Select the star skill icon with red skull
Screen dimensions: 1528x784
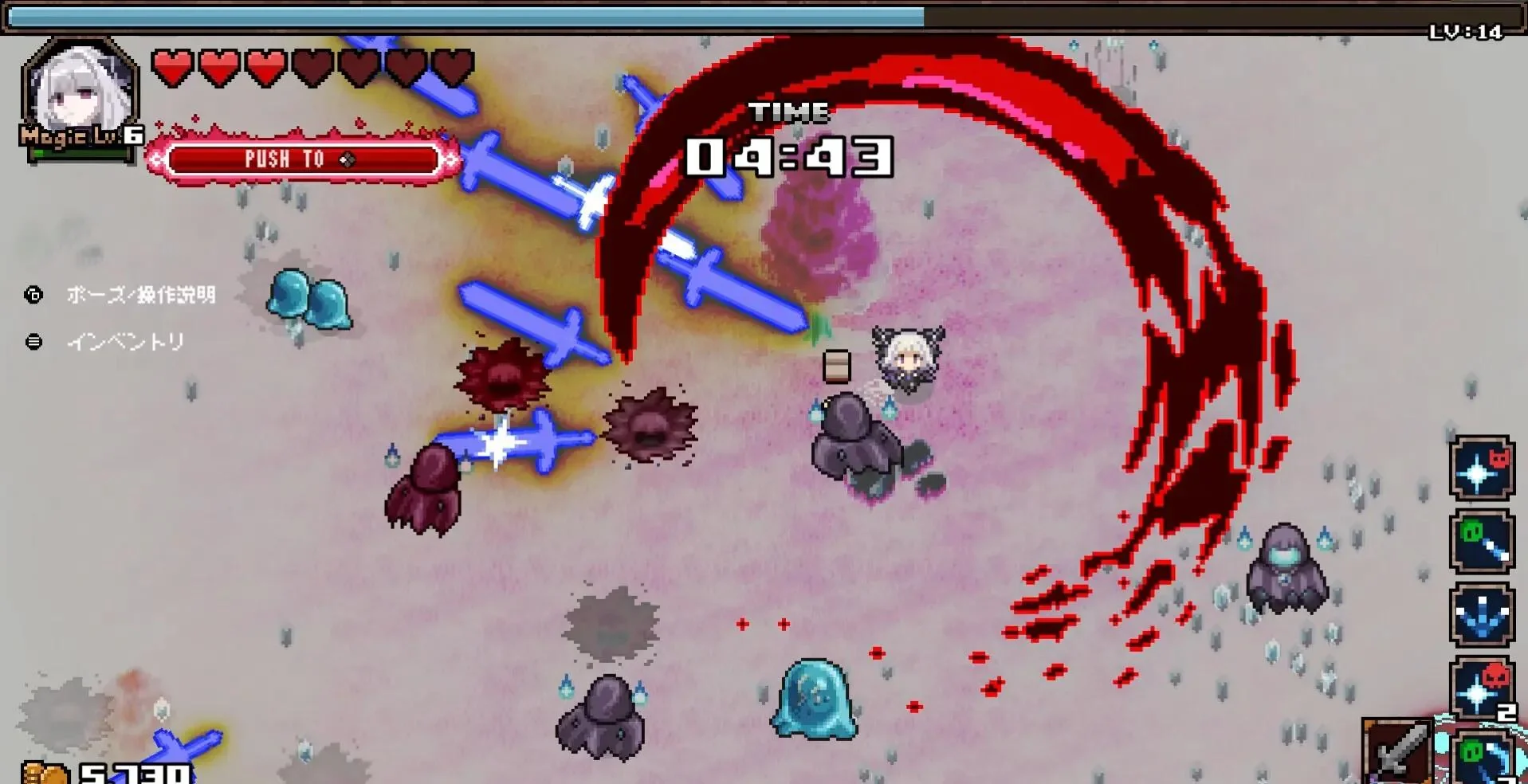click(x=1481, y=688)
